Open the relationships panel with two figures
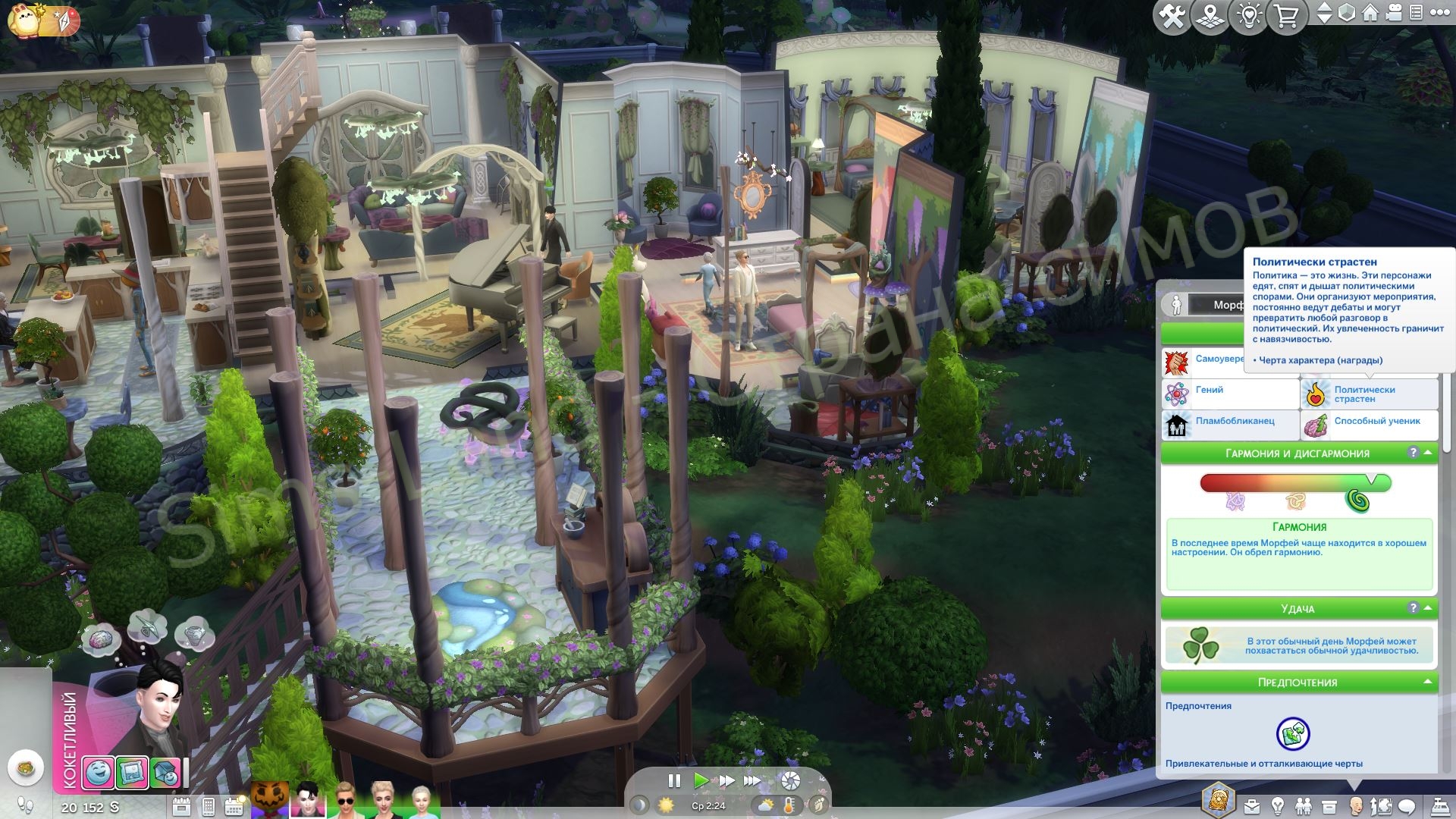The height and width of the screenshot is (819, 1456). pyautogui.click(x=1303, y=806)
